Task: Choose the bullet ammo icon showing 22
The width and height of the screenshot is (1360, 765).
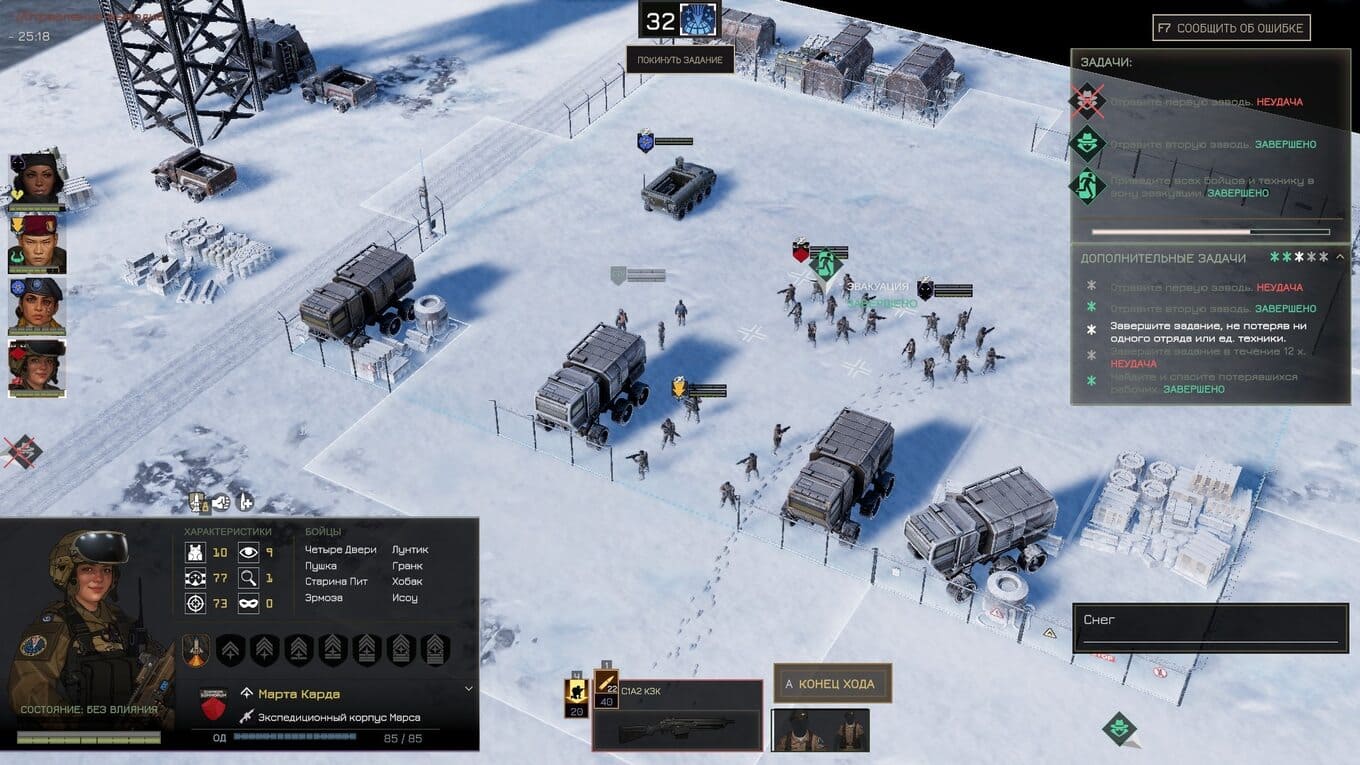Action: pyautogui.click(x=606, y=688)
